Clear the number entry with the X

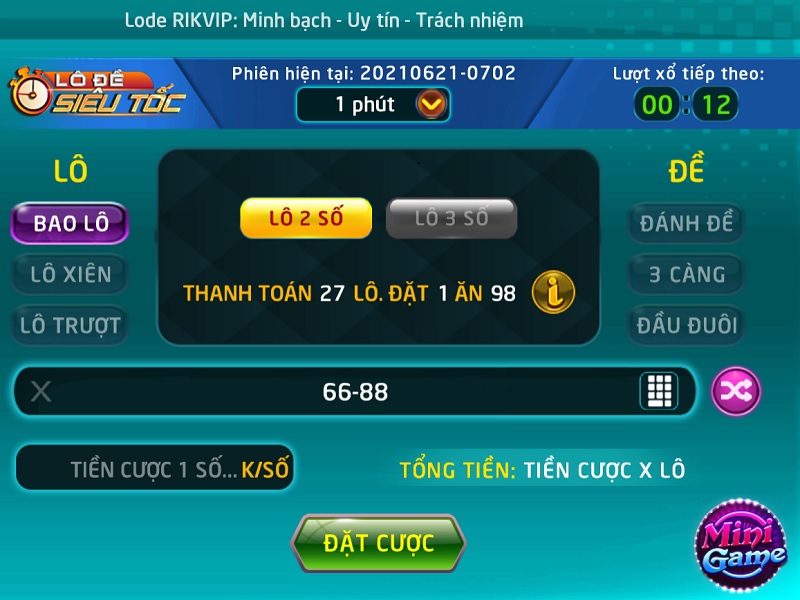[x=41, y=392]
